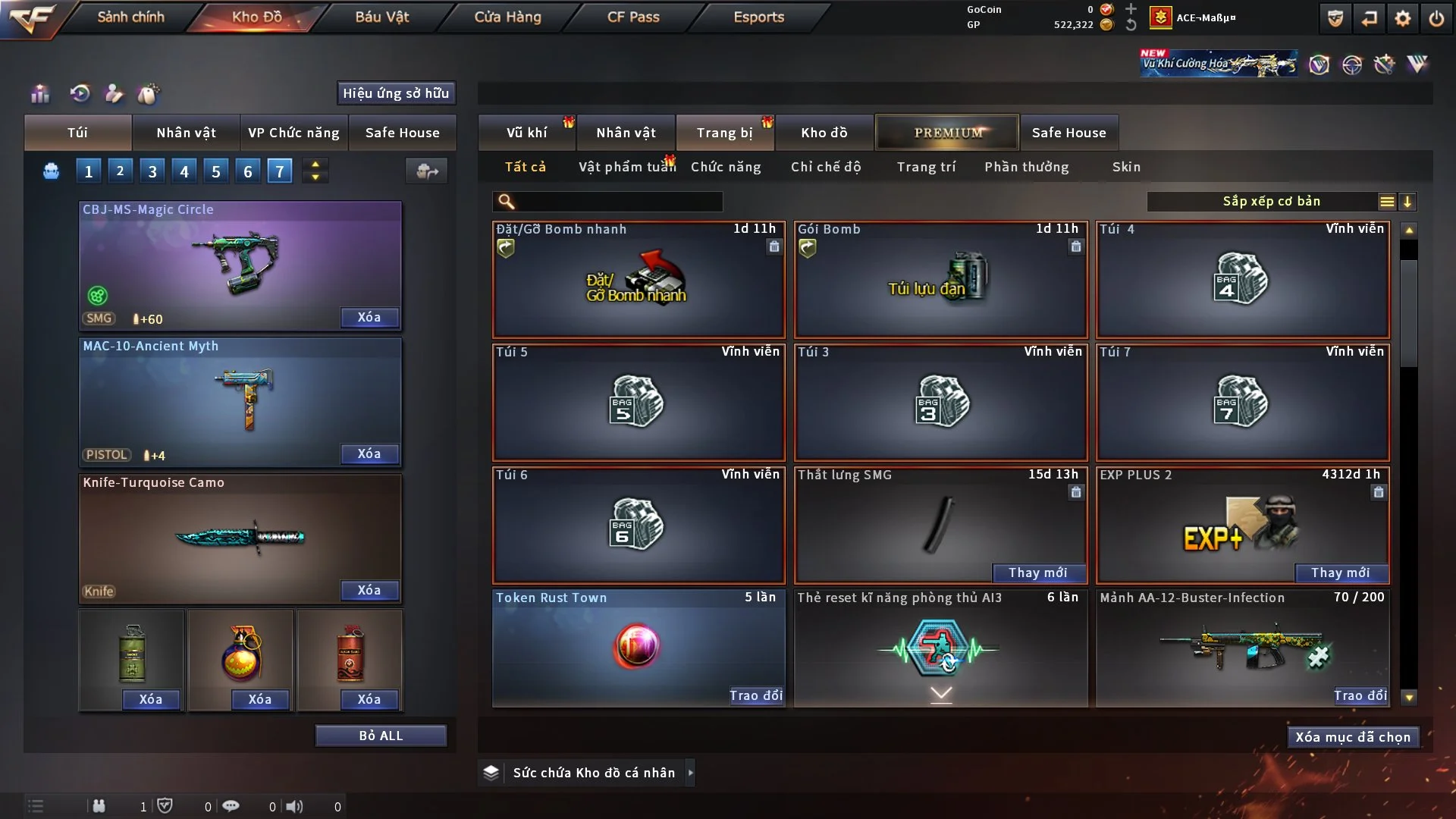The image size is (1456, 819).
Task: Go to the Cửa Hàng shop
Action: (507, 17)
